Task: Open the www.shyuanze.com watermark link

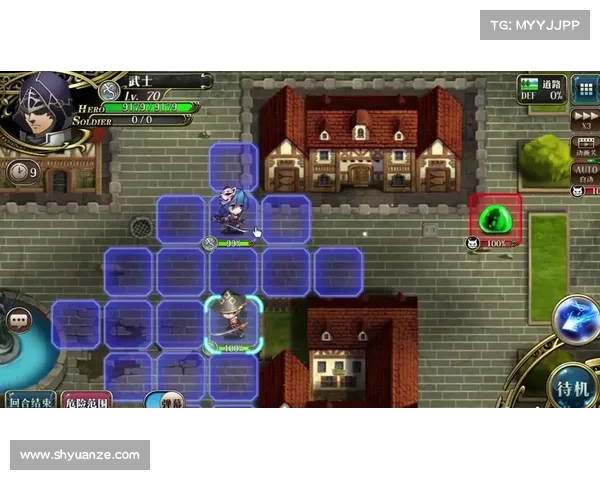Action: [80, 455]
